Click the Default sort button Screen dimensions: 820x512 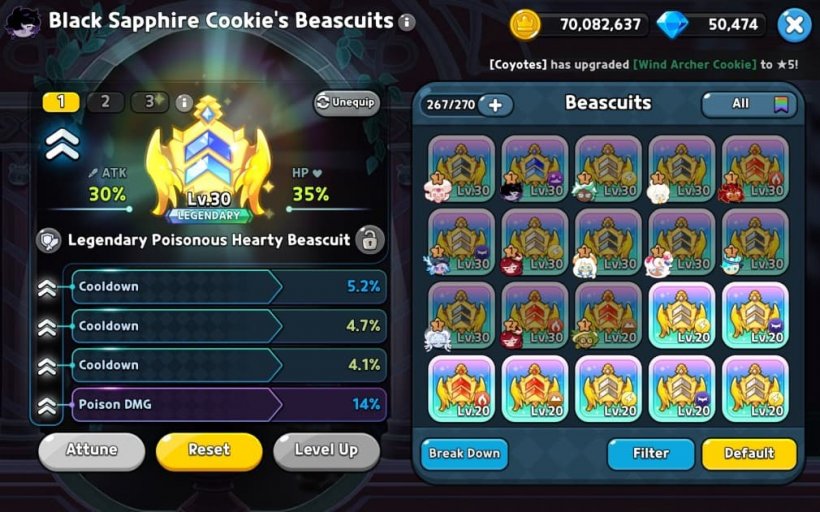coord(749,453)
